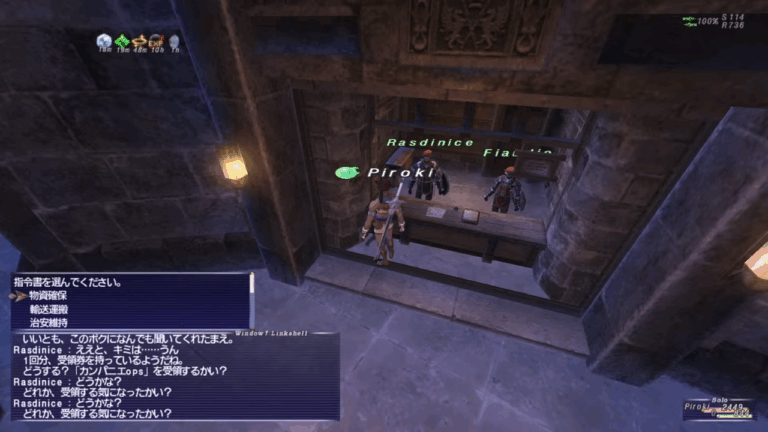Click the order menu's scrollbar
Screen dimensions: 768x432
(x=251, y=285)
